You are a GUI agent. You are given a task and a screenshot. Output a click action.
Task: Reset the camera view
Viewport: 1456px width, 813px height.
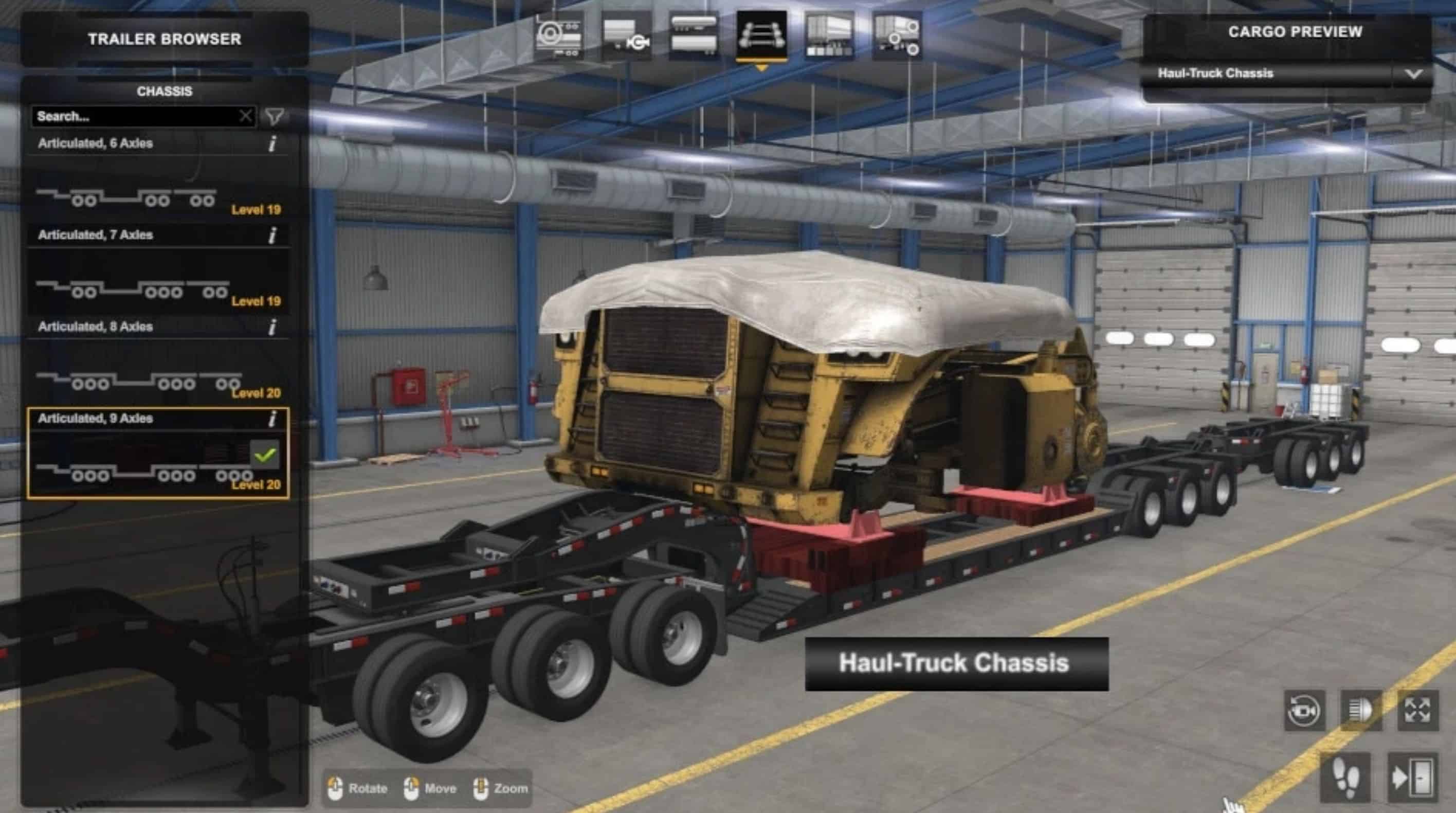point(1304,710)
